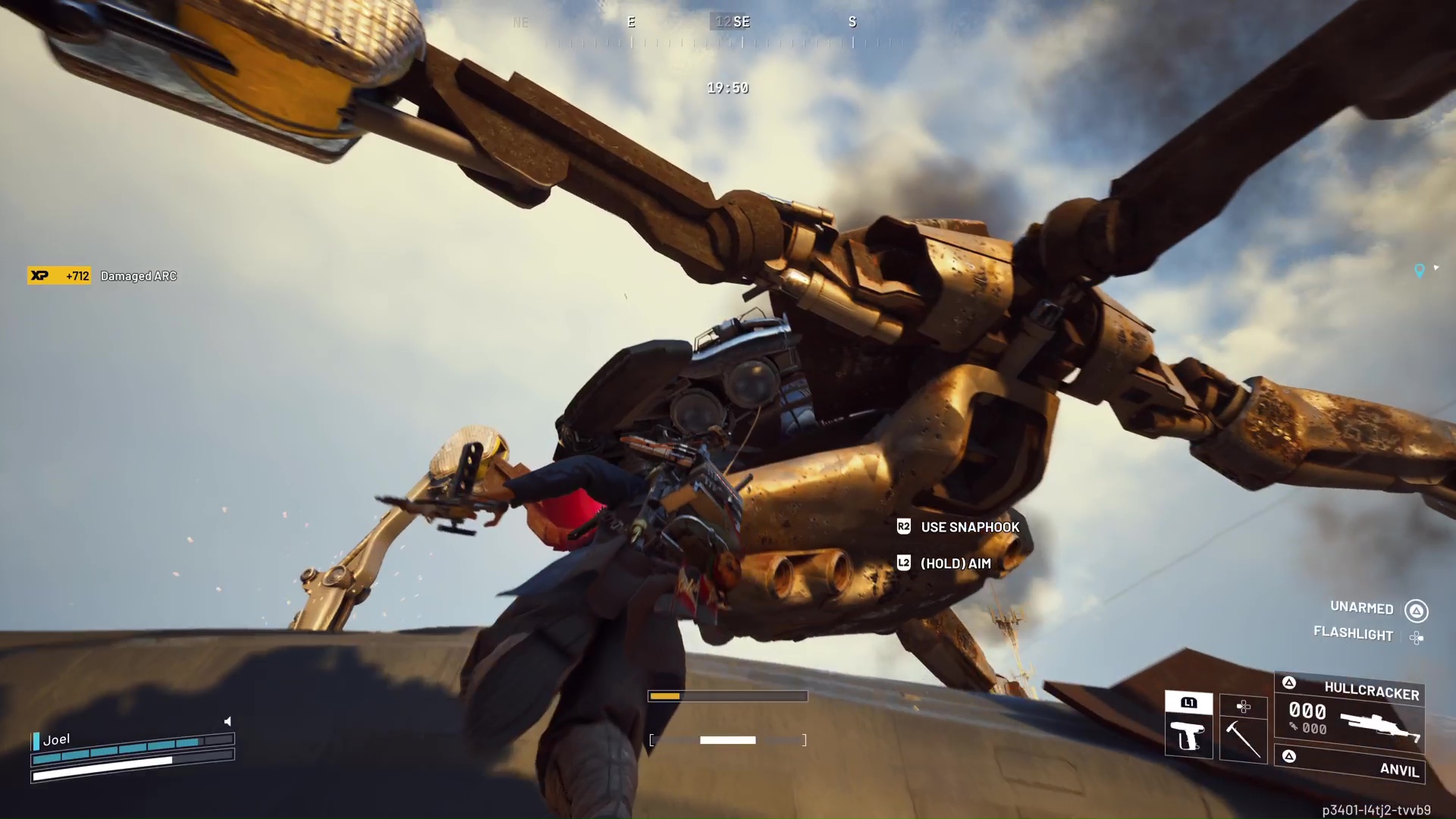Viewport: 1456px width, 819px height.
Task: Click the Damaged ARC notification
Action: click(138, 276)
